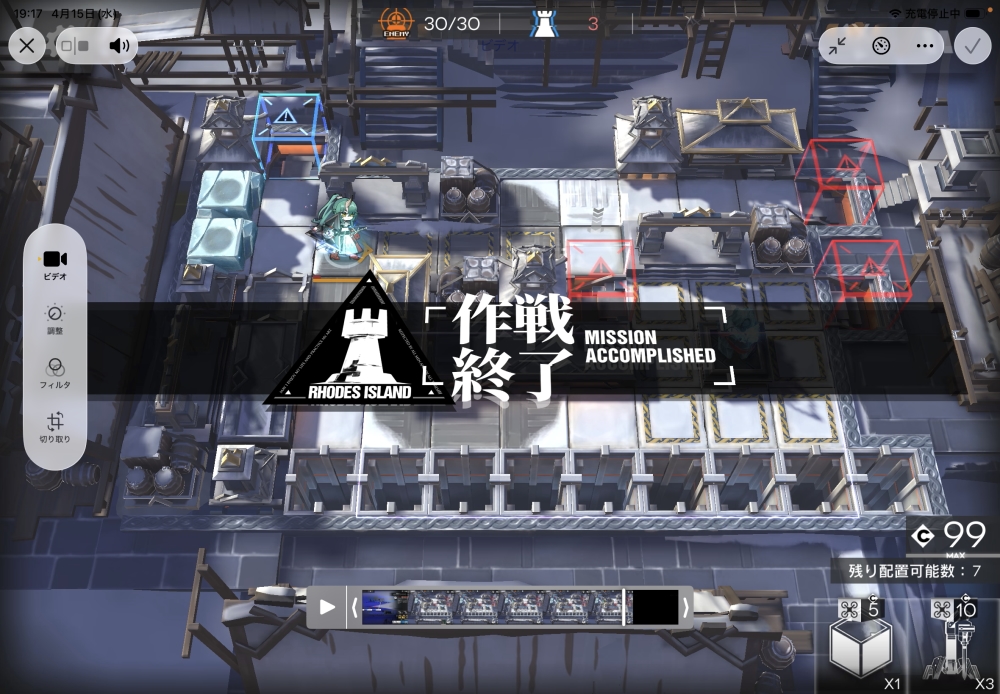Tap the inward arrows shrink icon
This screenshot has height=694, width=1000.
click(x=838, y=45)
